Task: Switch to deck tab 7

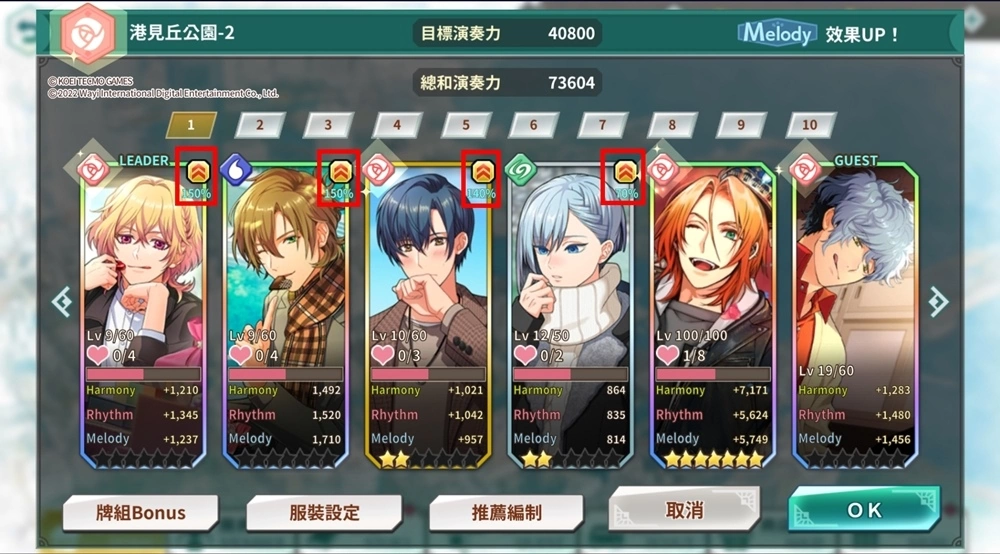Action: [x=602, y=125]
